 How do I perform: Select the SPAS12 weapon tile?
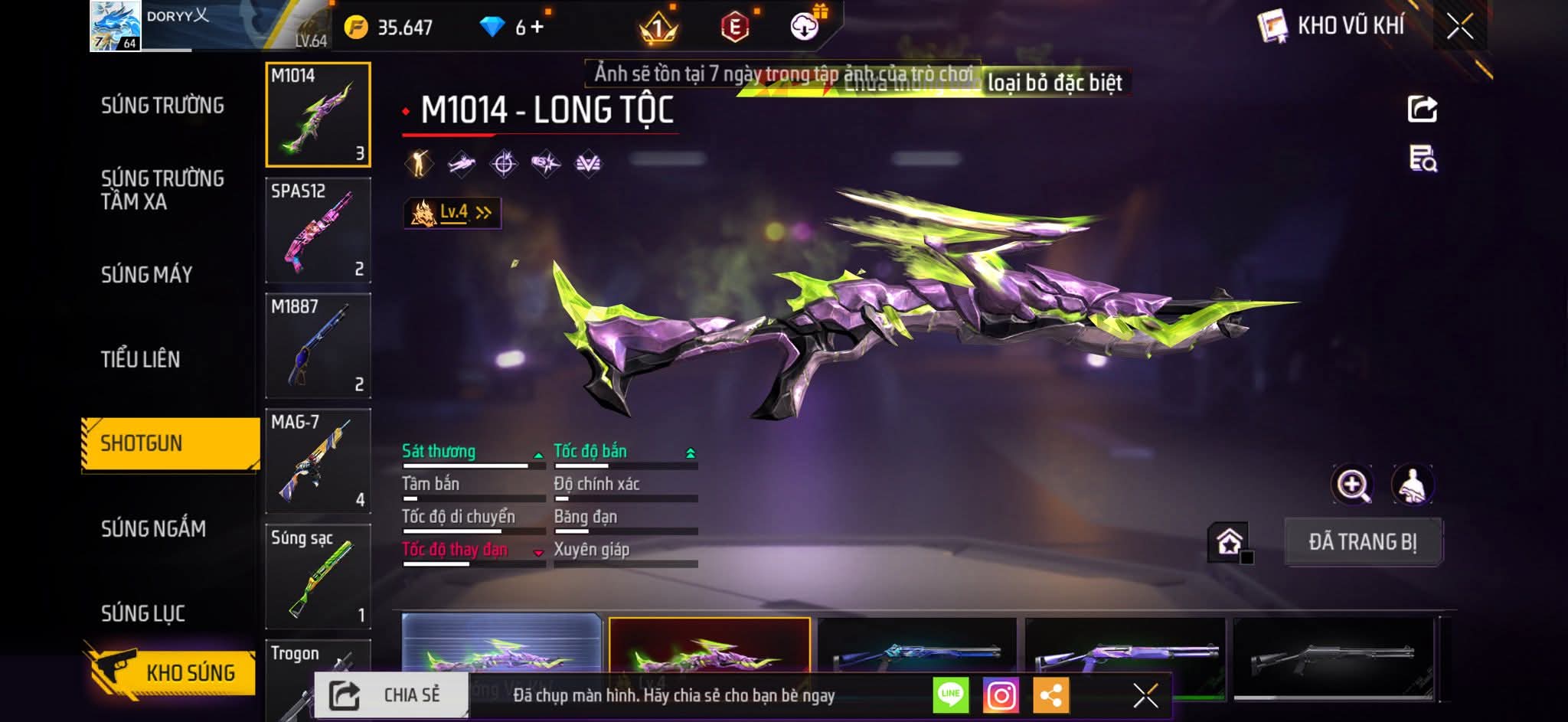coord(318,230)
